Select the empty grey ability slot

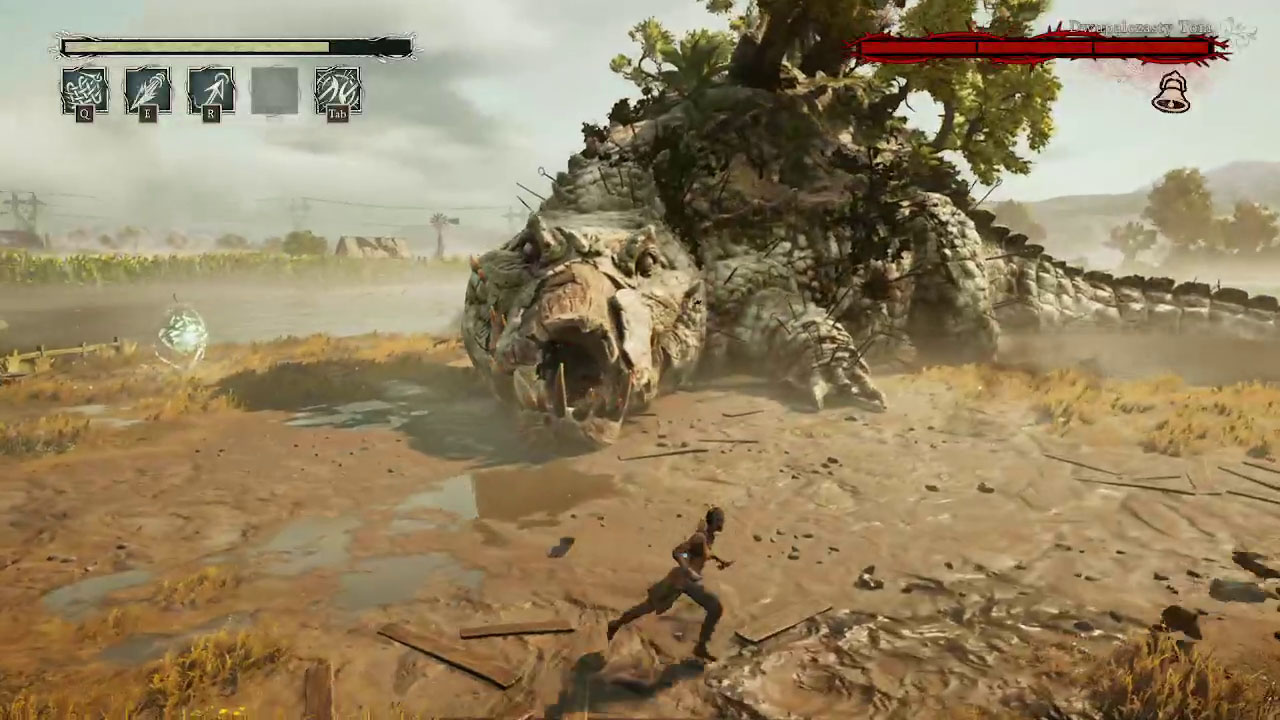pos(274,90)
